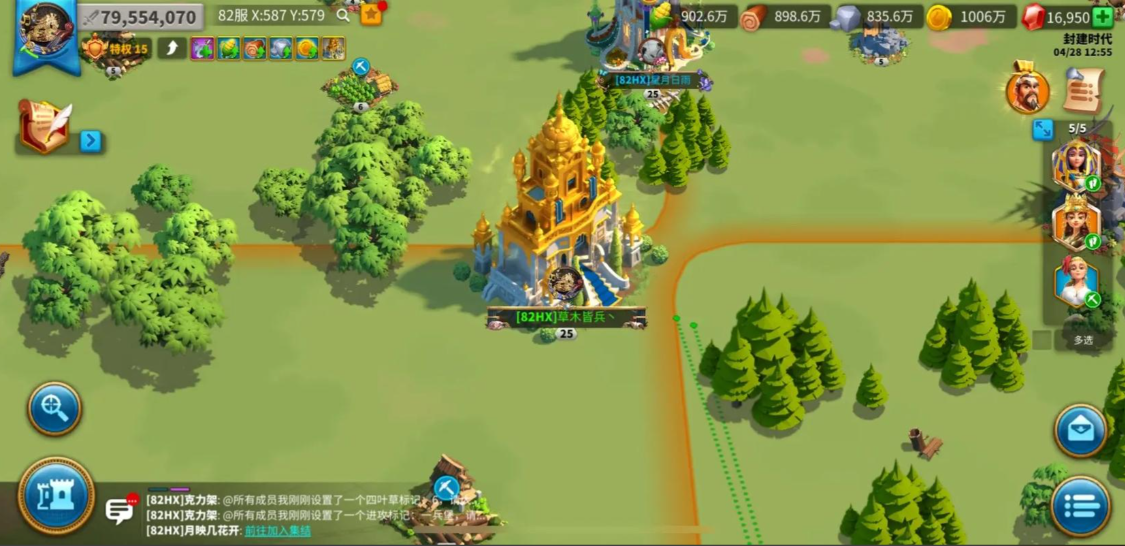
Task: Tap the 多选 multi-select button
Action: (1083, 340)
